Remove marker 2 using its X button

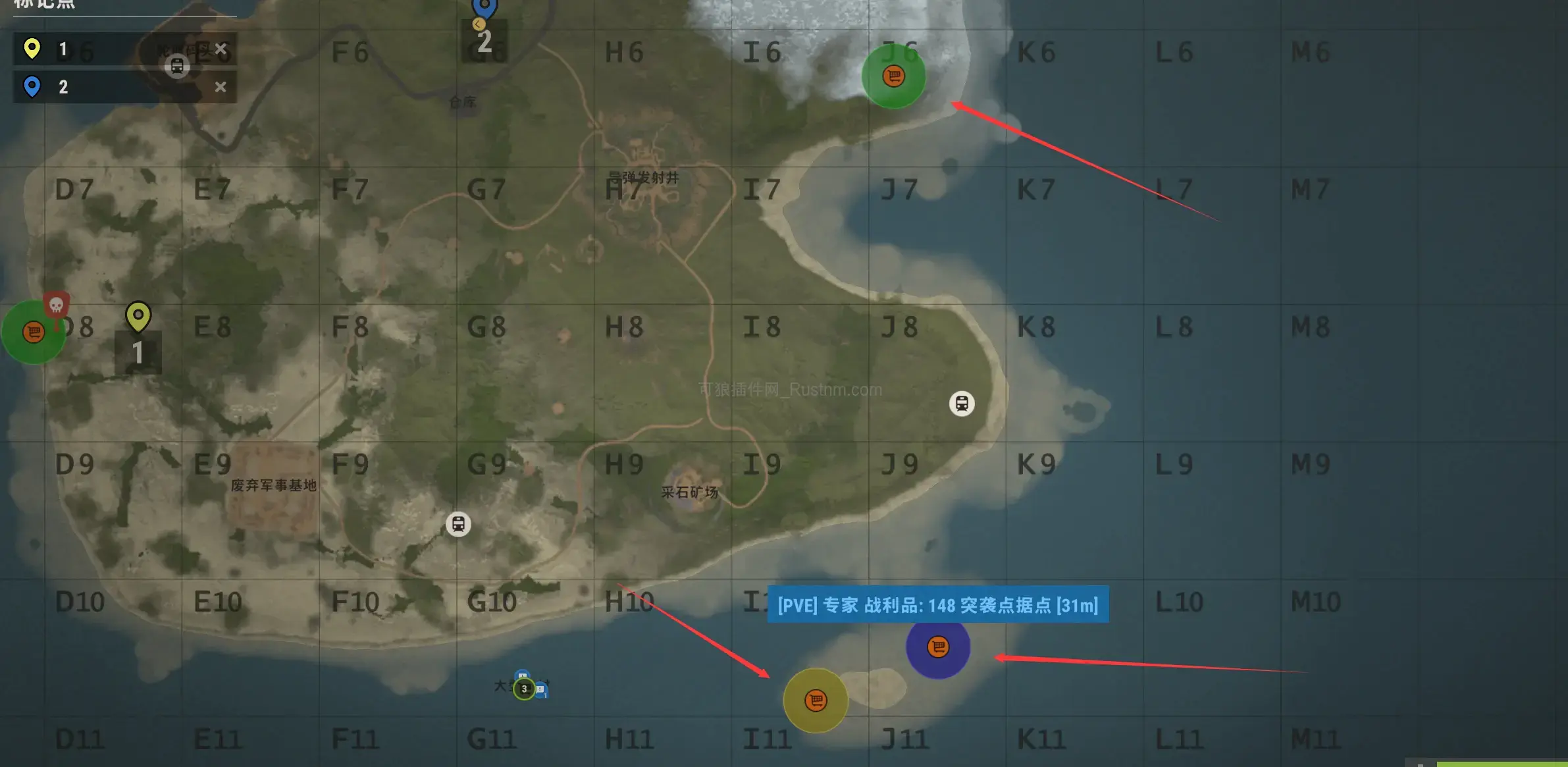[x=221, y=86]
